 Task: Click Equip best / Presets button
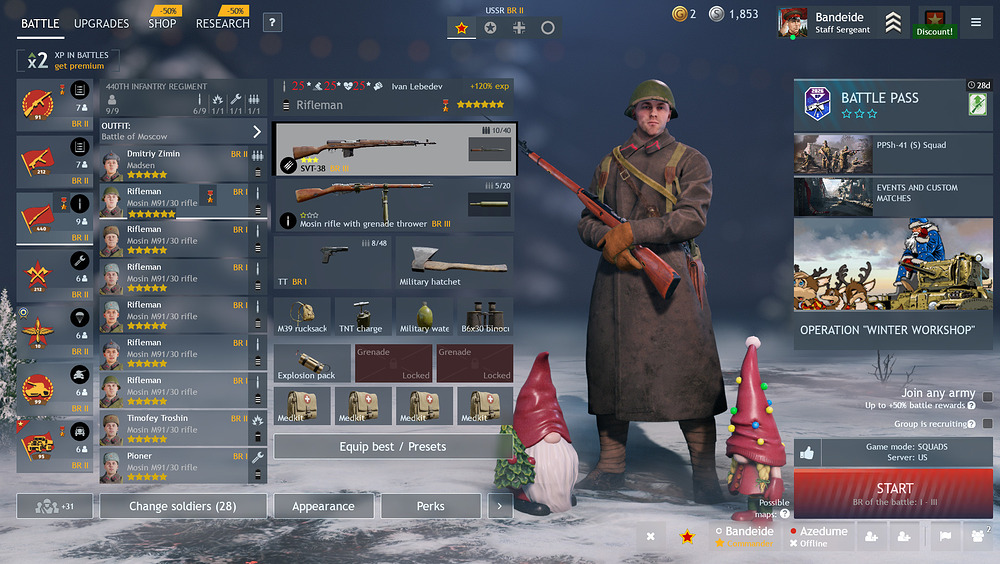pos(392,446)
